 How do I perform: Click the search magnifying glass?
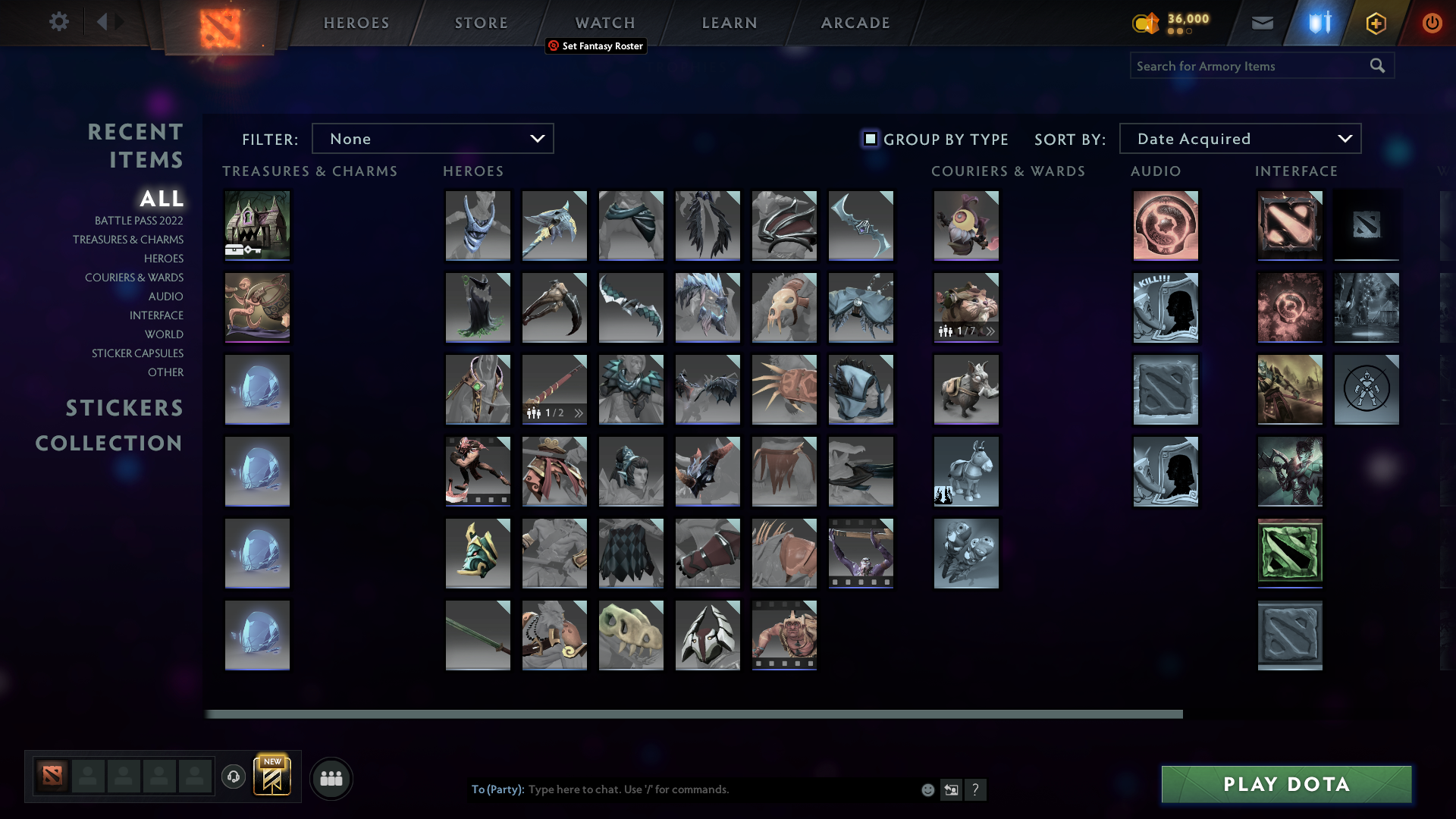pos(1377,65)
